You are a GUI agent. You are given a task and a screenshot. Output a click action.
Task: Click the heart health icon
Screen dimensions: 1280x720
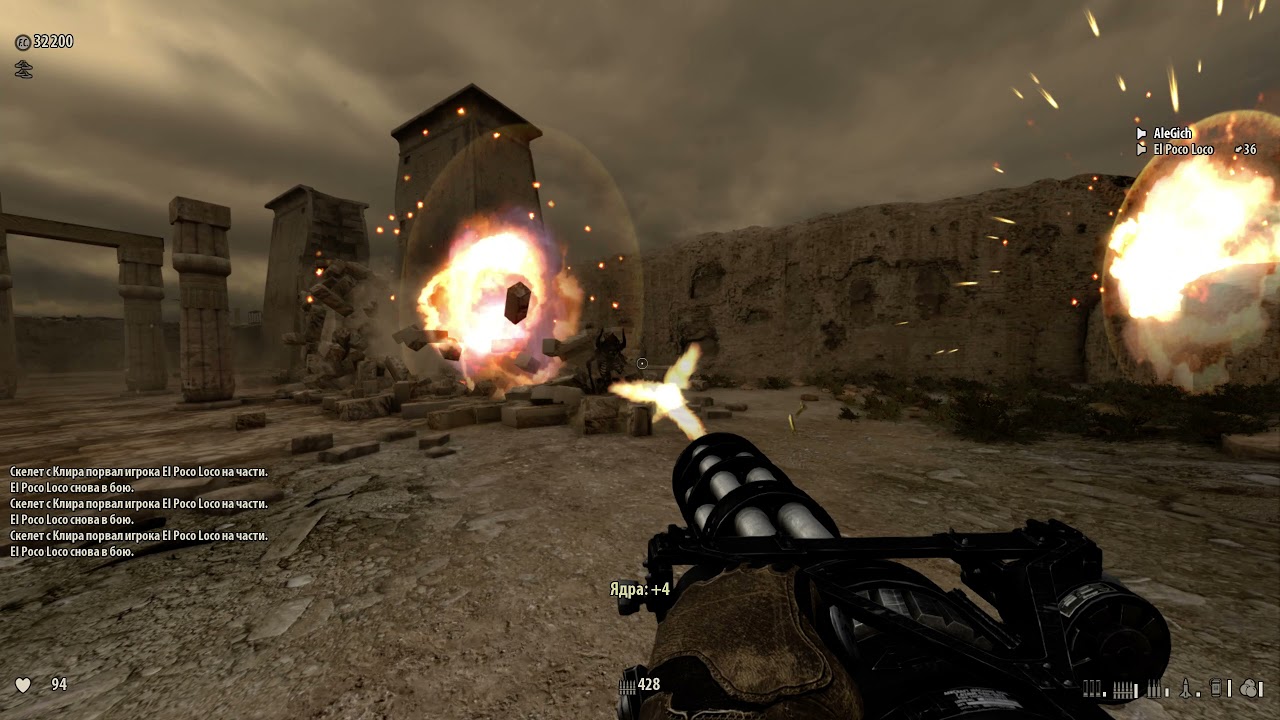point(23,685)
